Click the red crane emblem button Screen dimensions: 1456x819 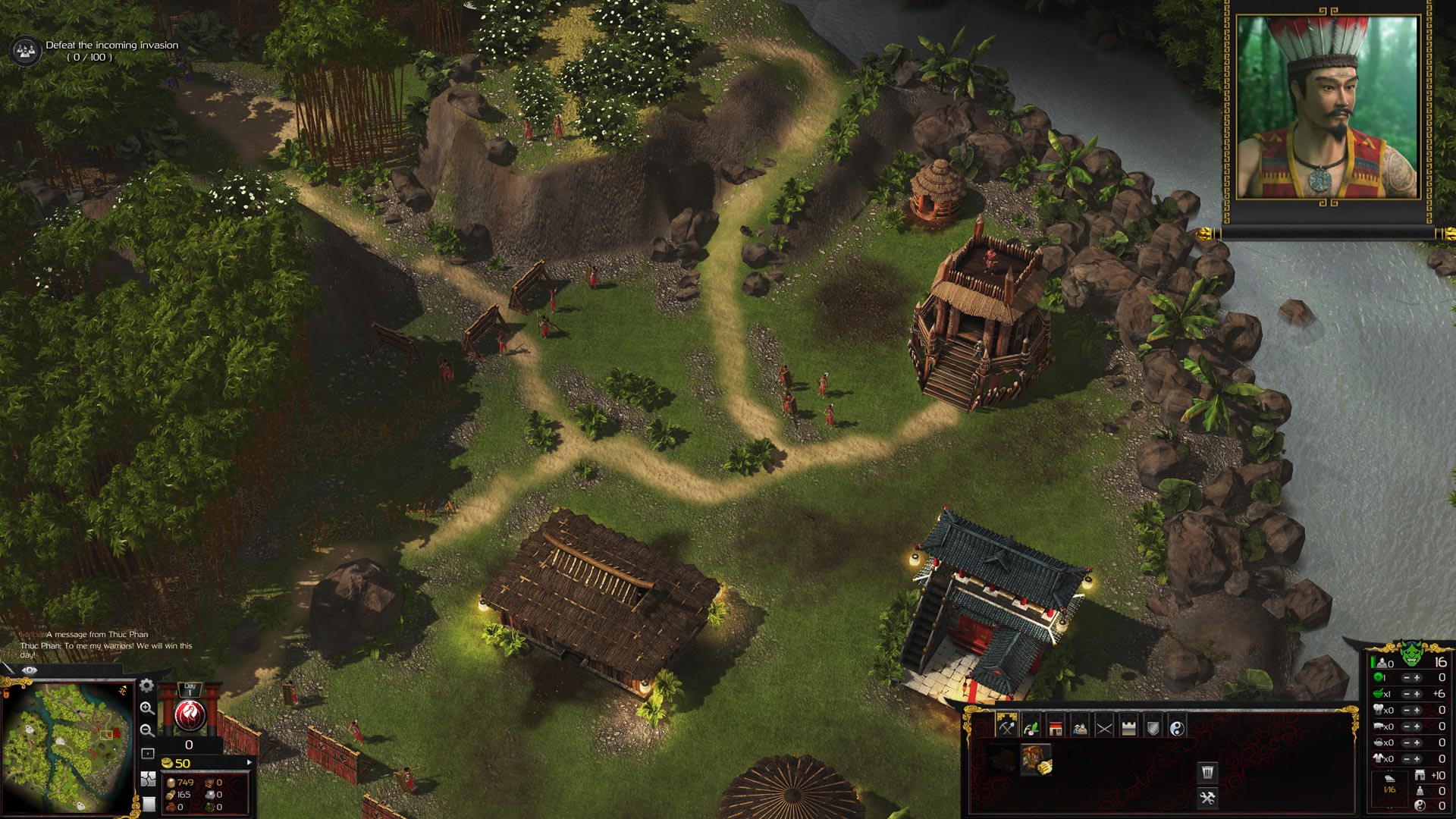(x=190, y=714)
